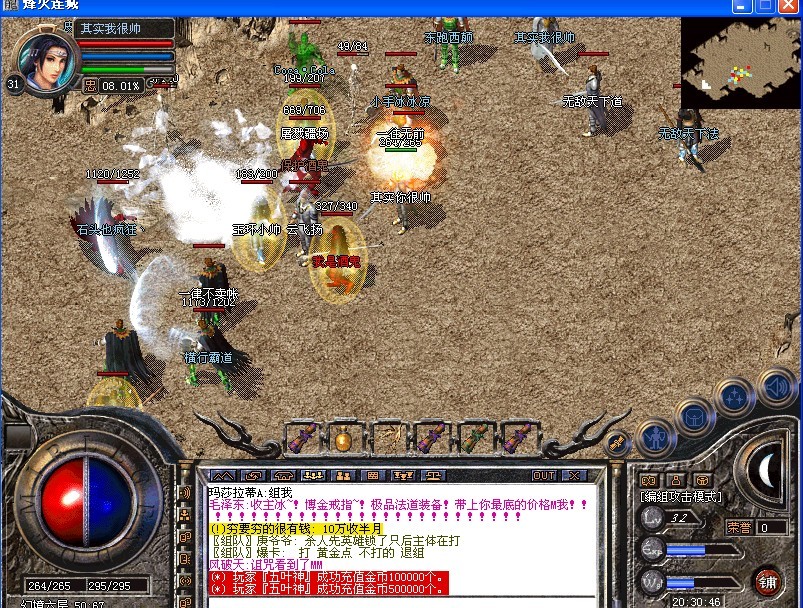Click the 荣誉 honor label

click(x=739, y=526)
